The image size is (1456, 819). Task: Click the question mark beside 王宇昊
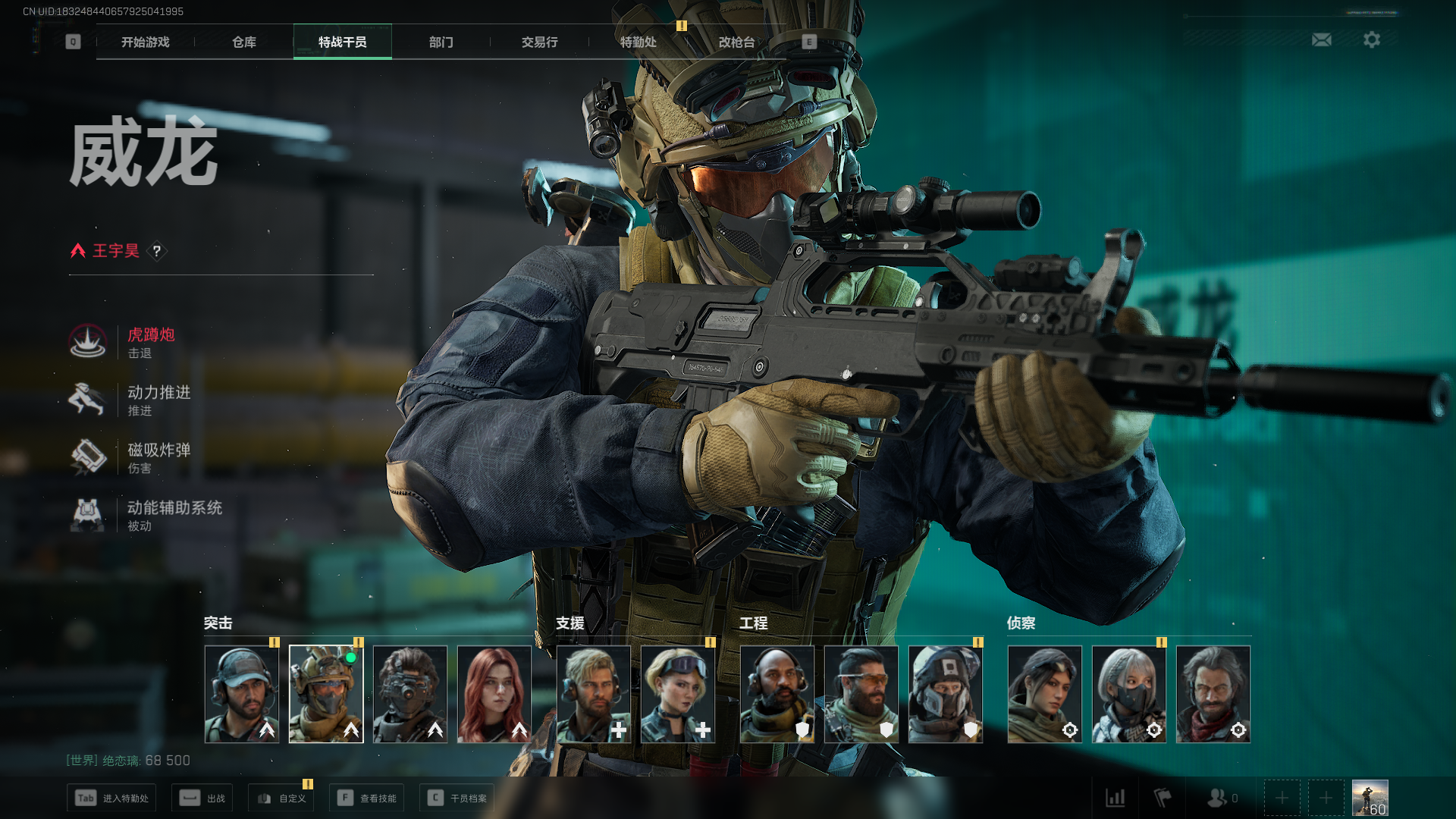pyautogui.click(x=157, y=251)
